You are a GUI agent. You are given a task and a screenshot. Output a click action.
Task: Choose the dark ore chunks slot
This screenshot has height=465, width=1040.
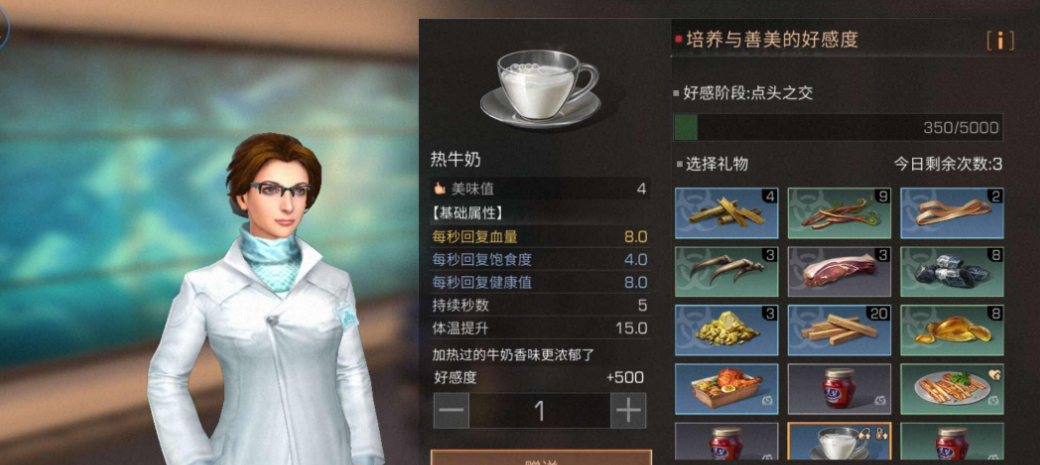pyautogui.click(x=952, y=270)
